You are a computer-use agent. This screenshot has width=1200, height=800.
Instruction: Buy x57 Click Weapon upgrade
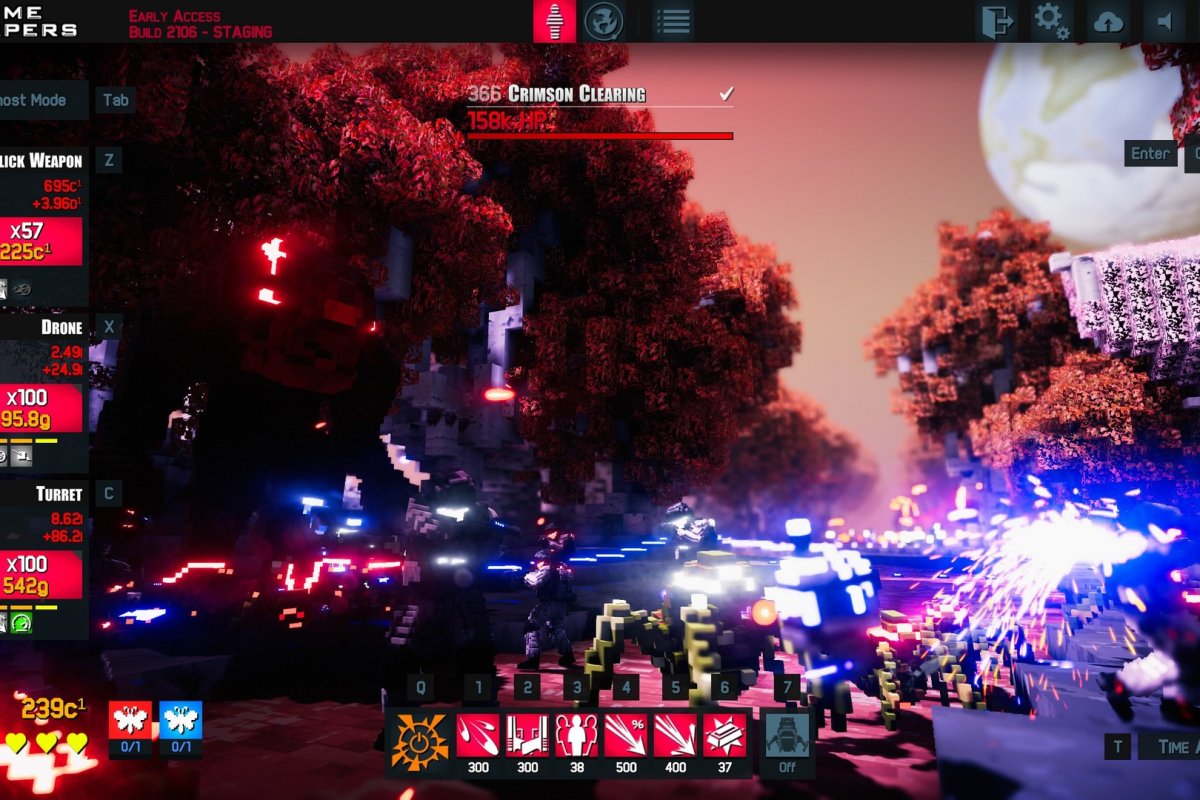pos(40,241)
